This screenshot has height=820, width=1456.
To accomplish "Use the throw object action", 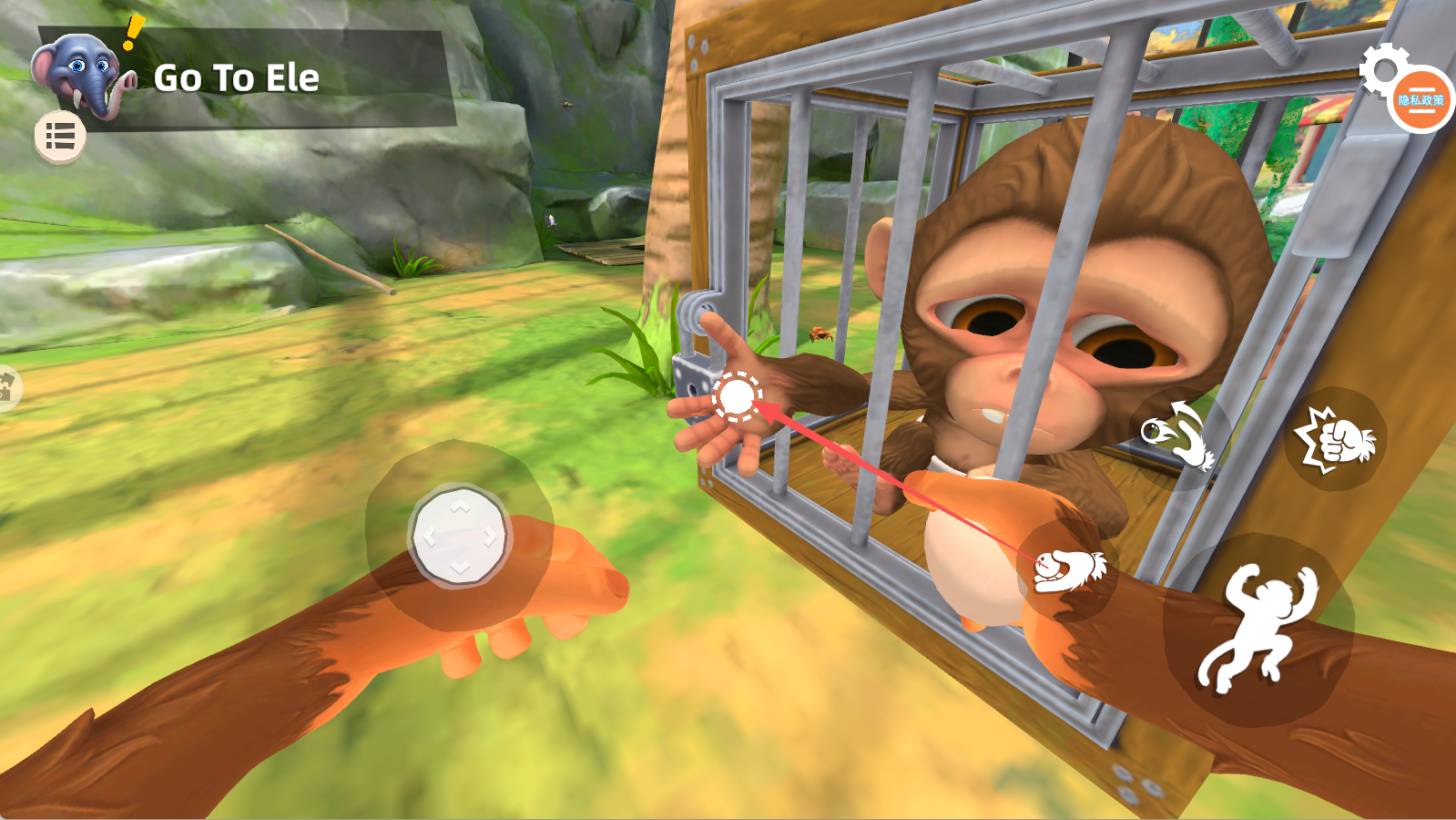I will pyautogui.click(x=1179, y=436).
